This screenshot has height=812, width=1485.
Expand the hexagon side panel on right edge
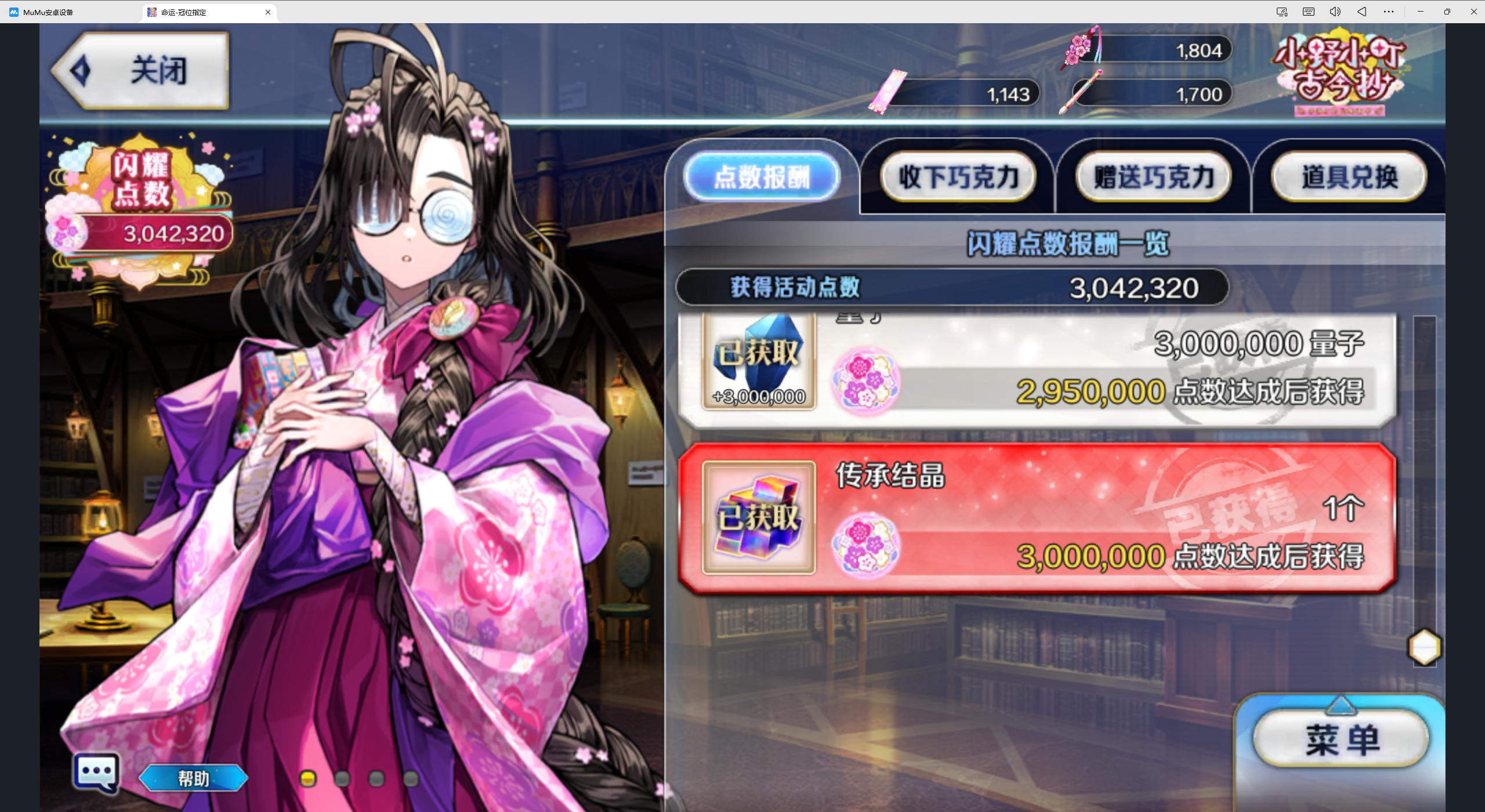[1425, 647]
